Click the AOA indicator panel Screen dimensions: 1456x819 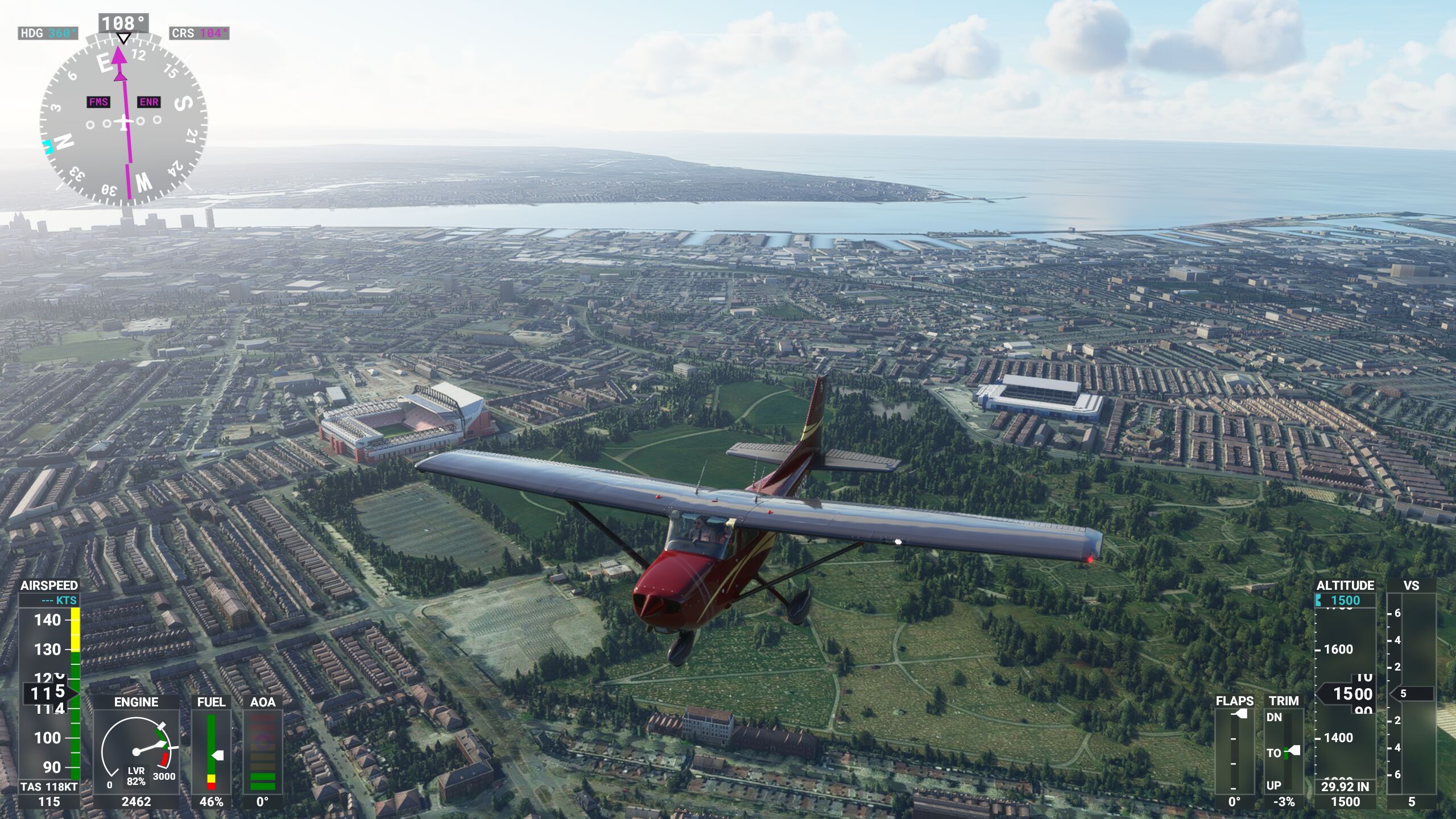pyautogui.click(x=262, y=752)
